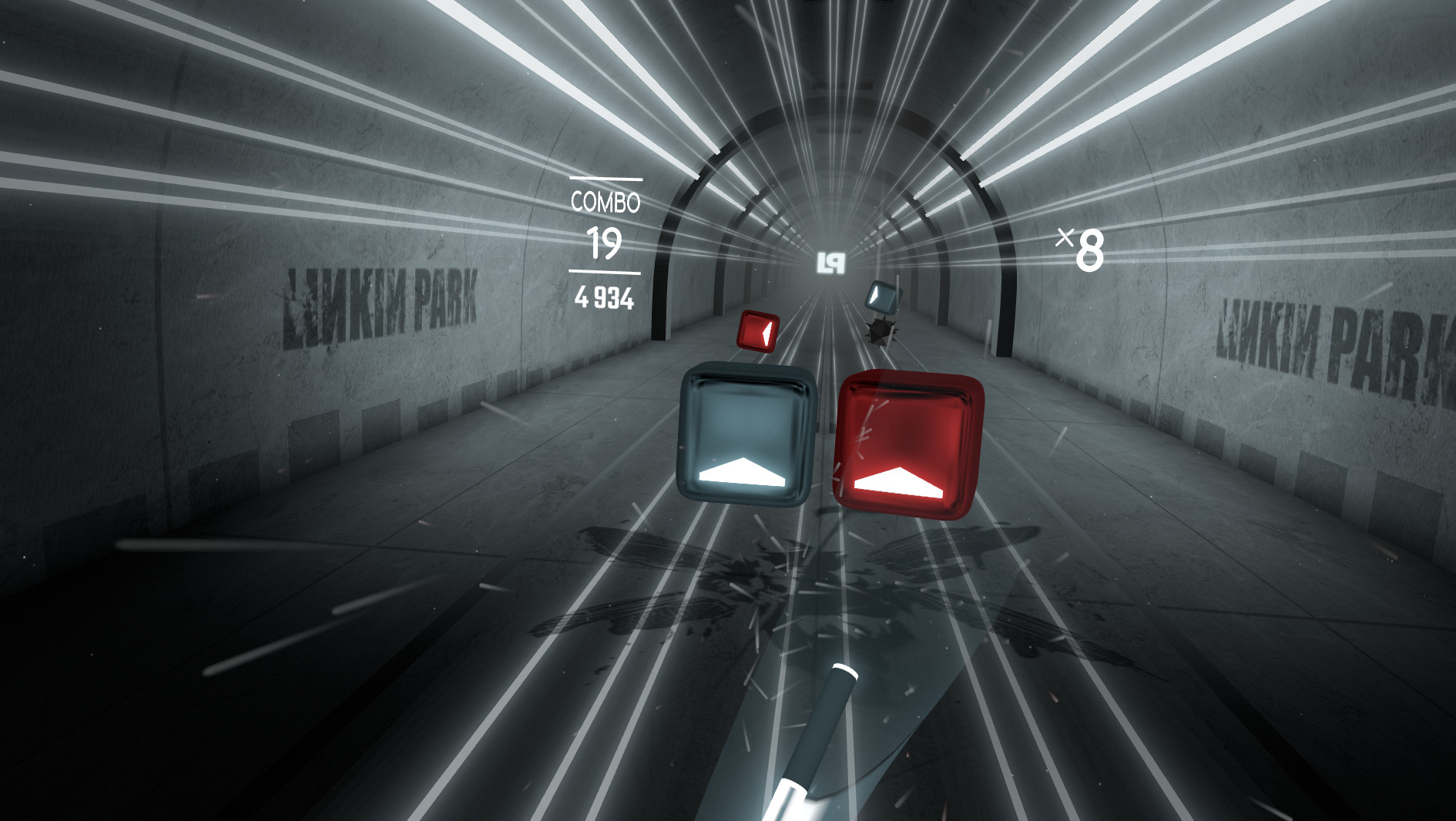Click the combo number 19
Screen dimensions: 1456x821
pos(606,243)
